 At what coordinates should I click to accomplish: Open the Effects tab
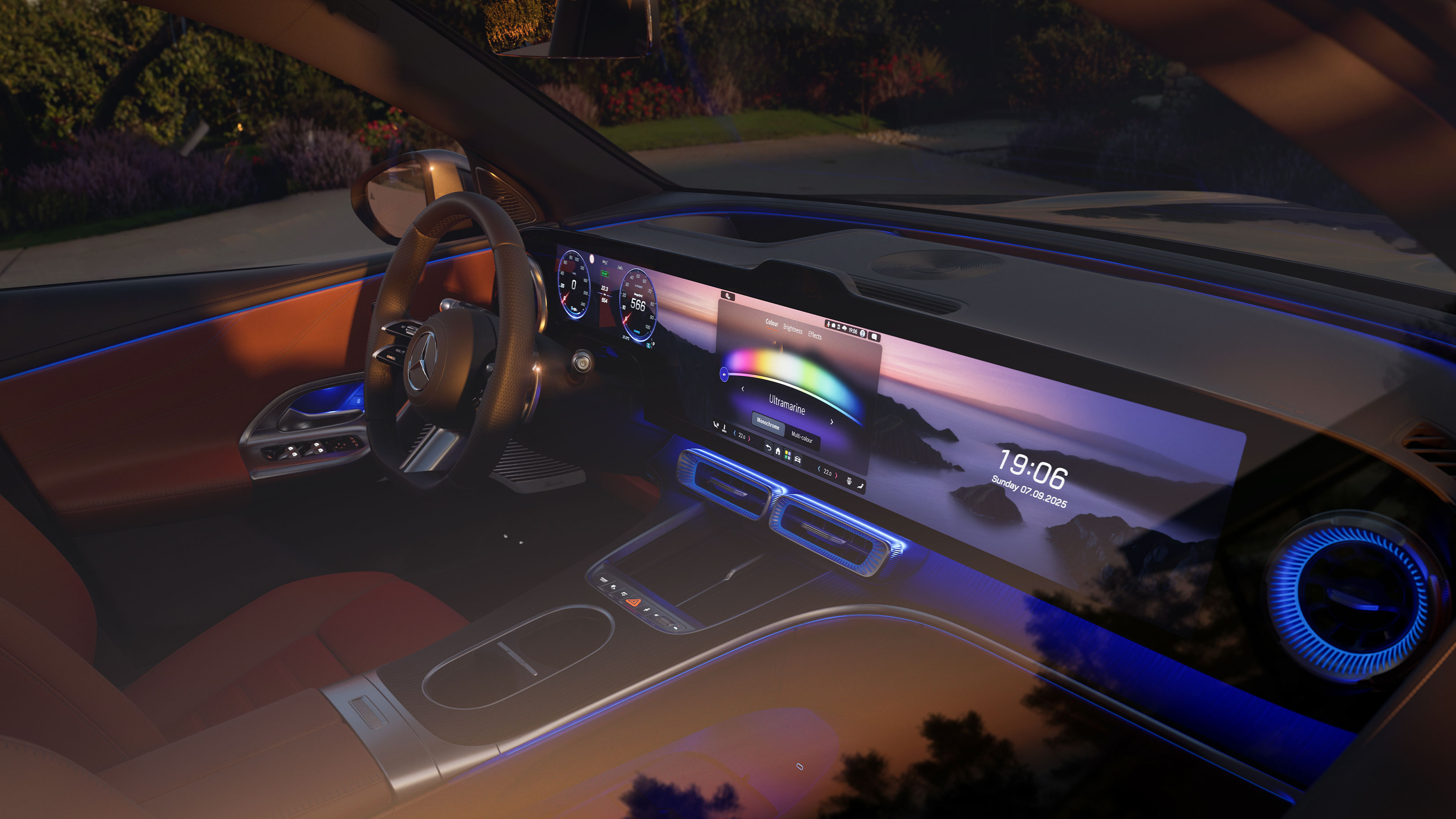tap(814, 335)
